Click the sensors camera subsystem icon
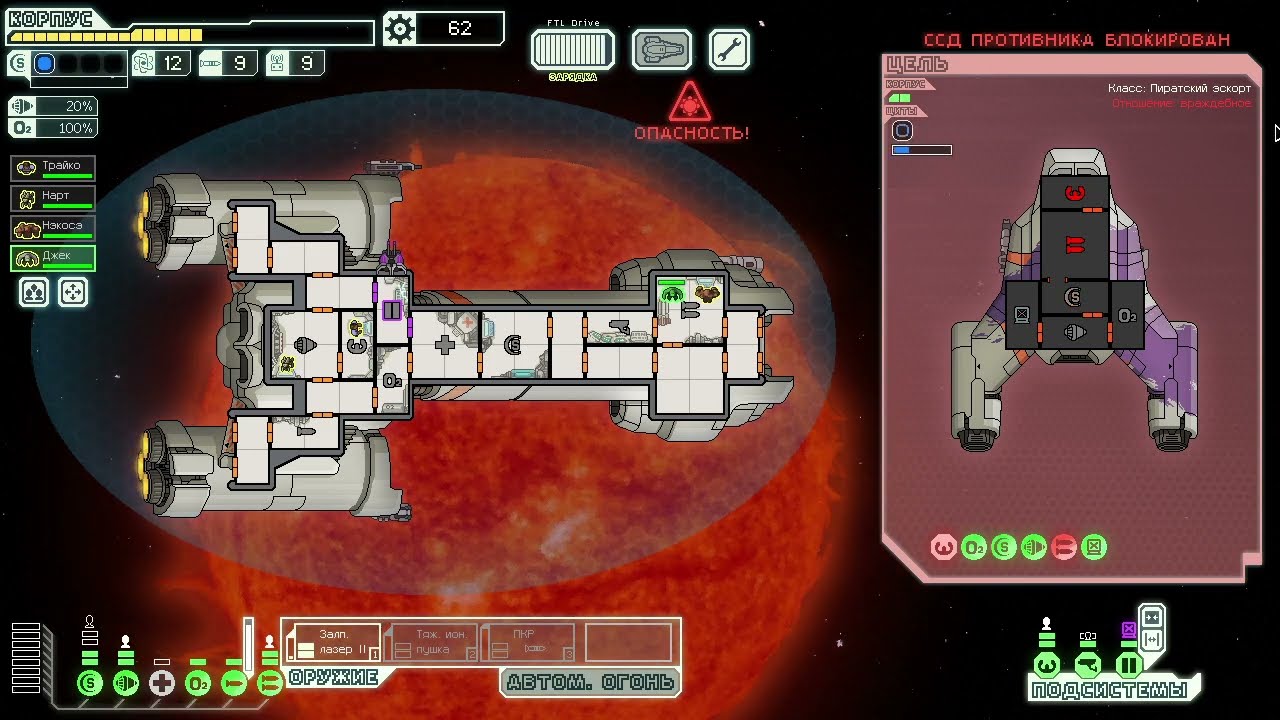Image resolution: width=1280 pixels, height=720 pixels. click(x=1088, y=666)
